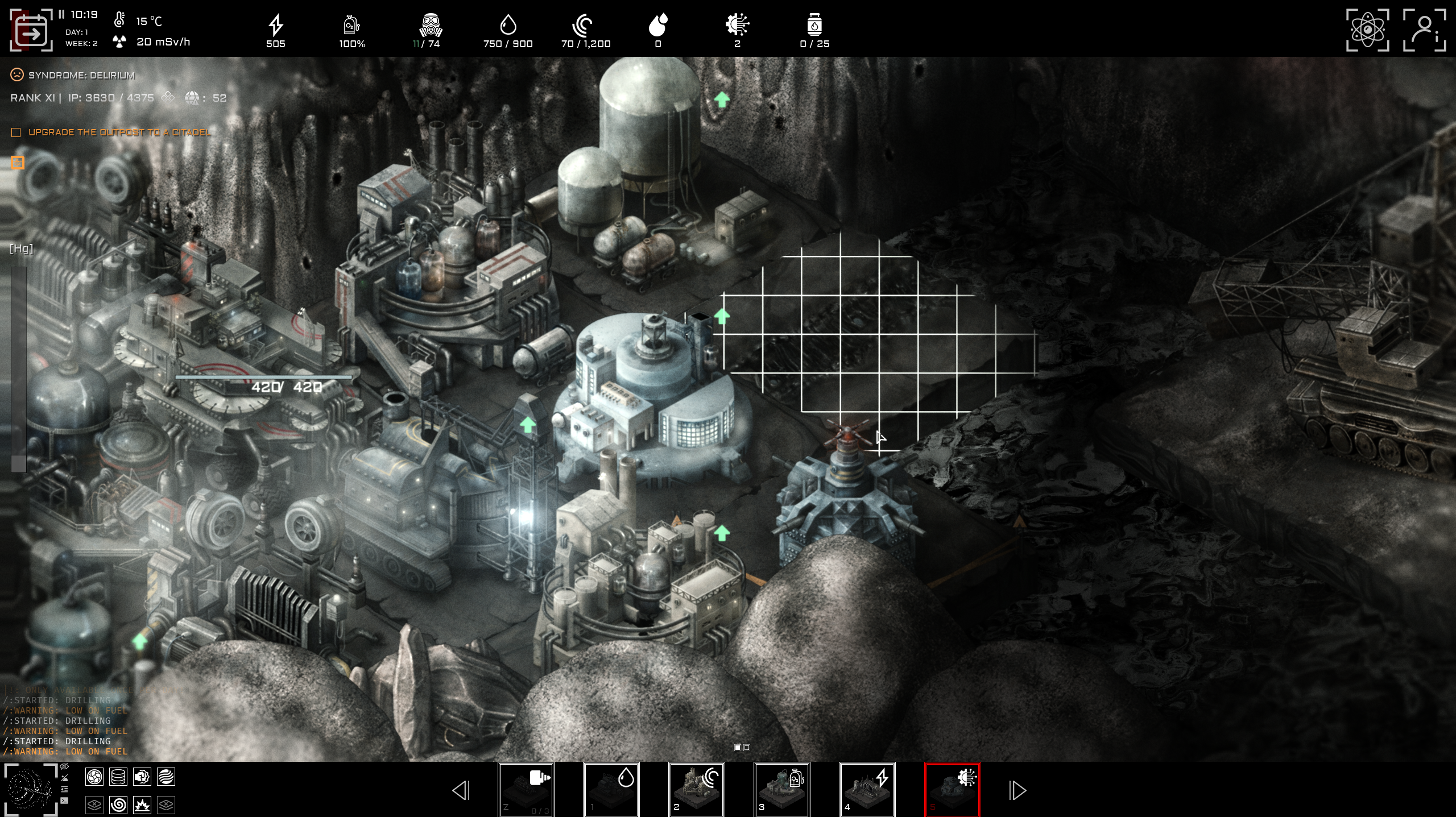Click the skip day calendar icon
This screenshot has height=817, width=1456.
(x=31, y=31)
